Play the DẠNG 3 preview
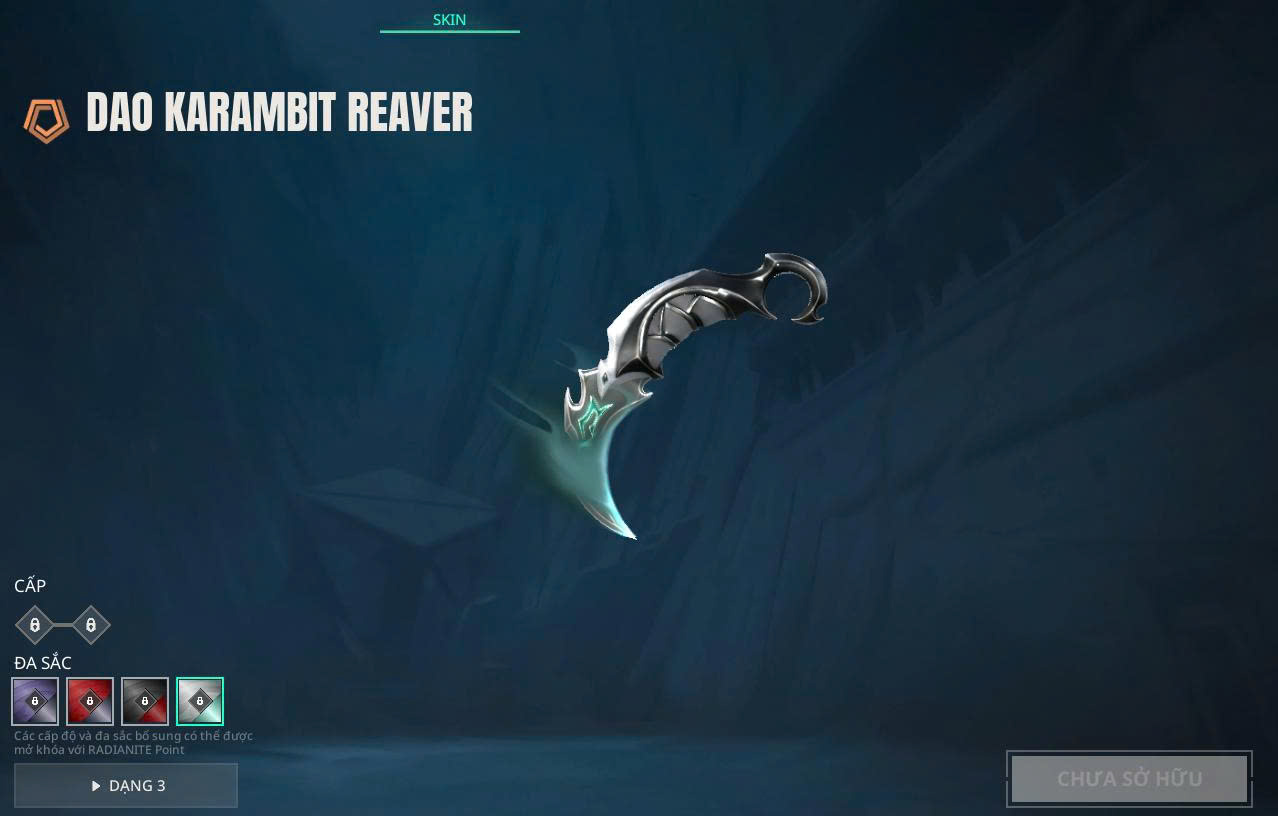1278x816 pixels. click(126, 785)
